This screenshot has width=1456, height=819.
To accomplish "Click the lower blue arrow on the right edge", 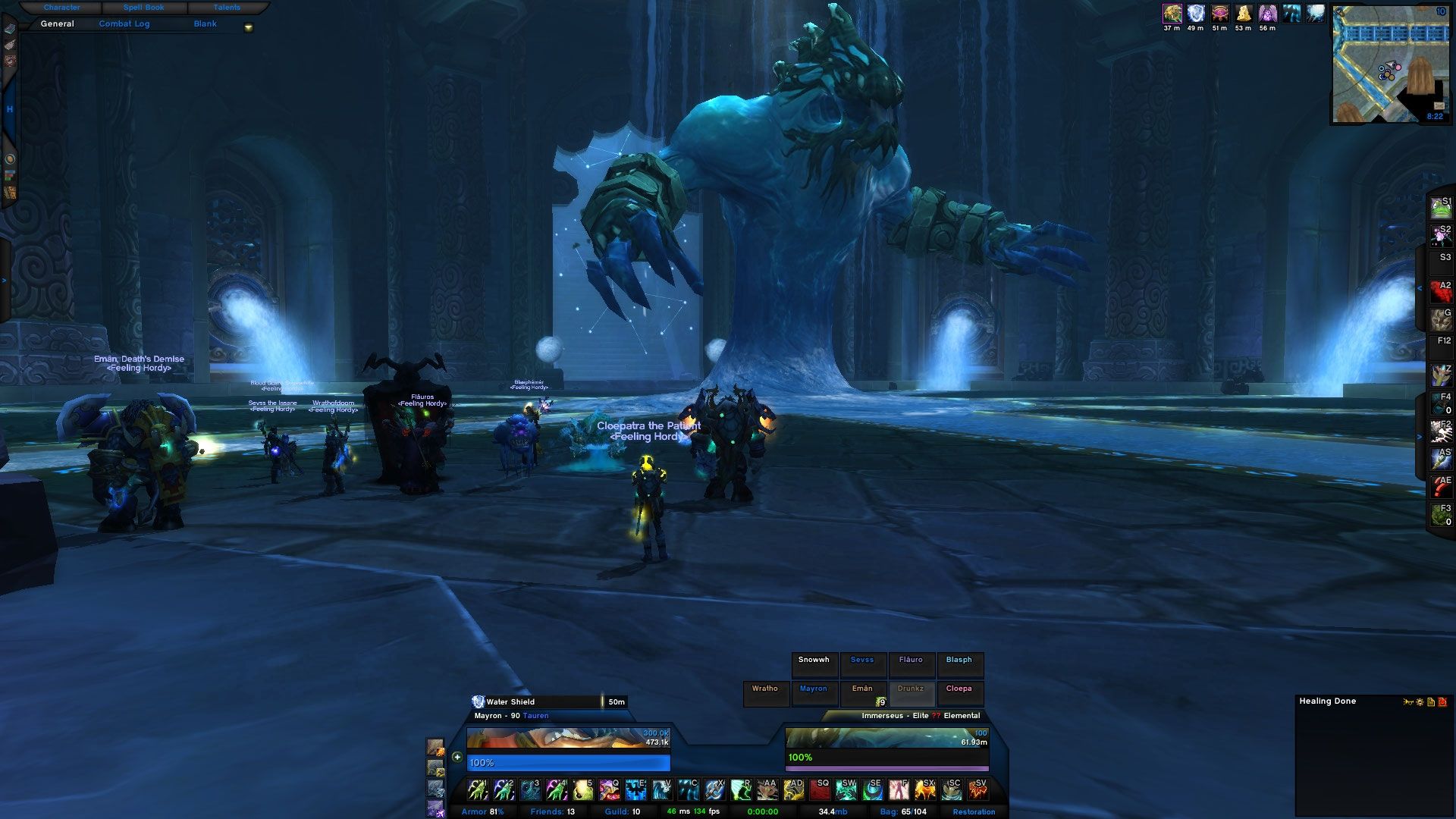I will click(1420, 437).
